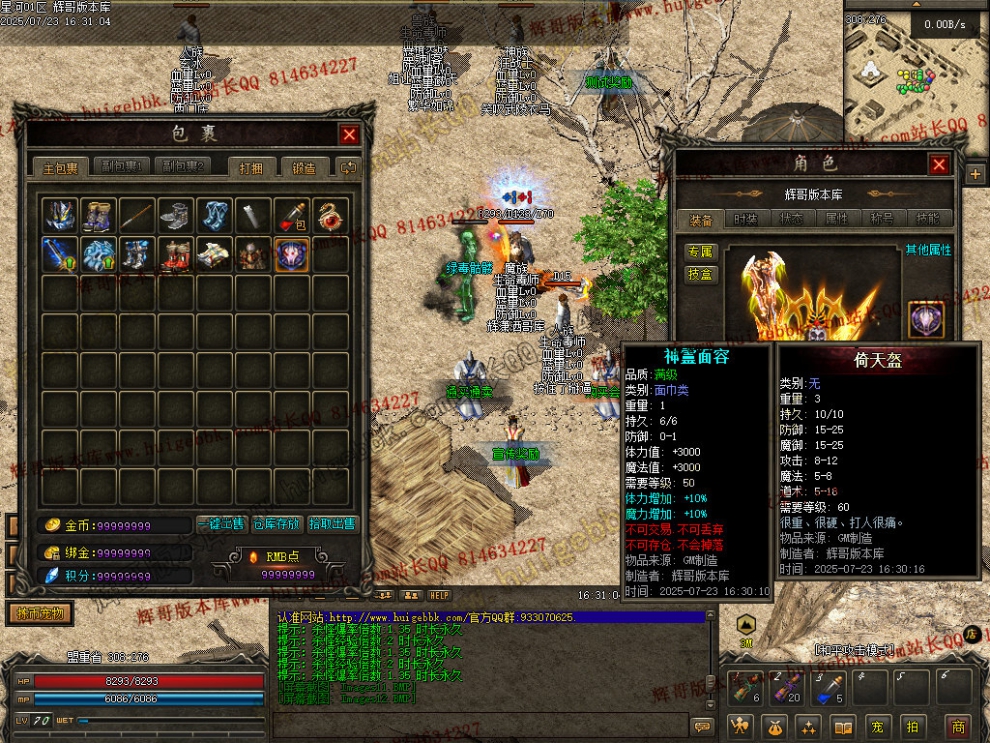The height and width of the screenshot is (743, 990).
Task: Switch to the 时装 fashion tab
Action: pos(746,219)
